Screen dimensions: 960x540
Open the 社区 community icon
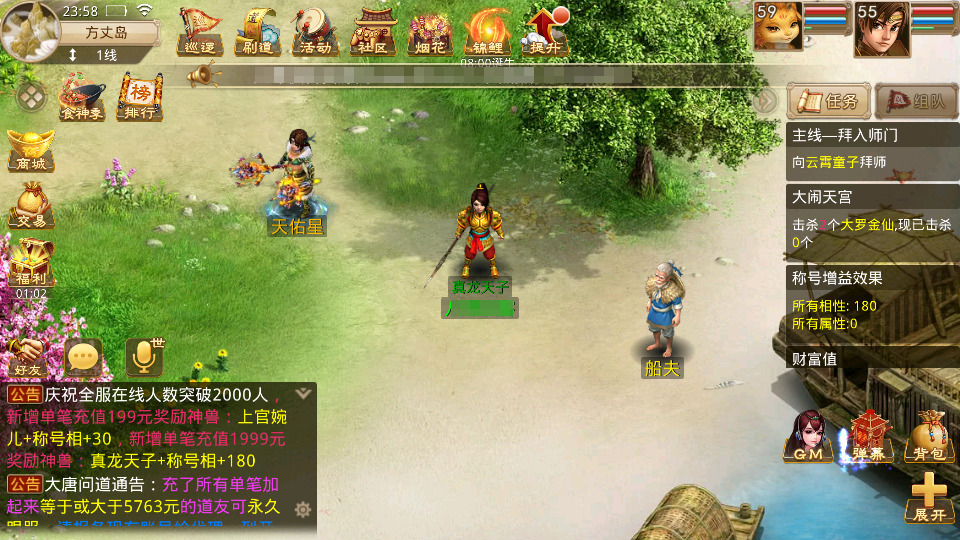[x=371, y=31]
